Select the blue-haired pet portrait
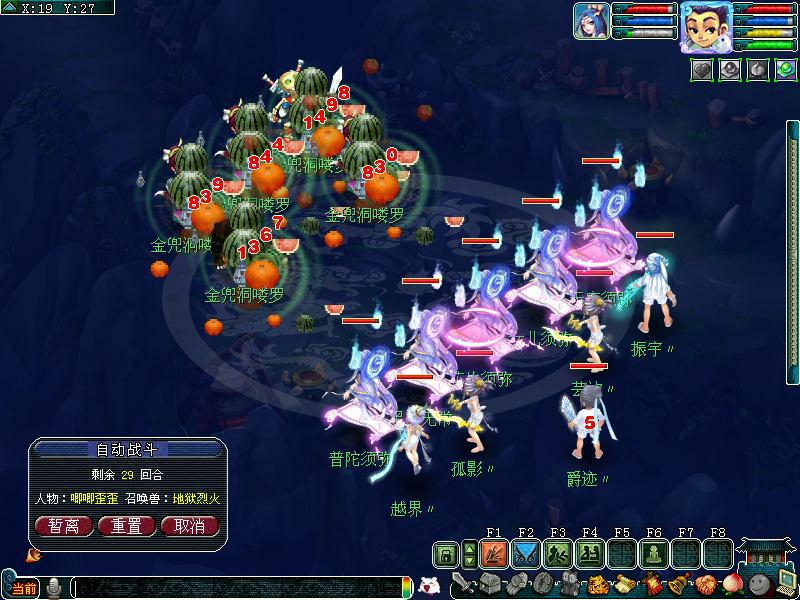800x600 pixels. click(590, 21)
